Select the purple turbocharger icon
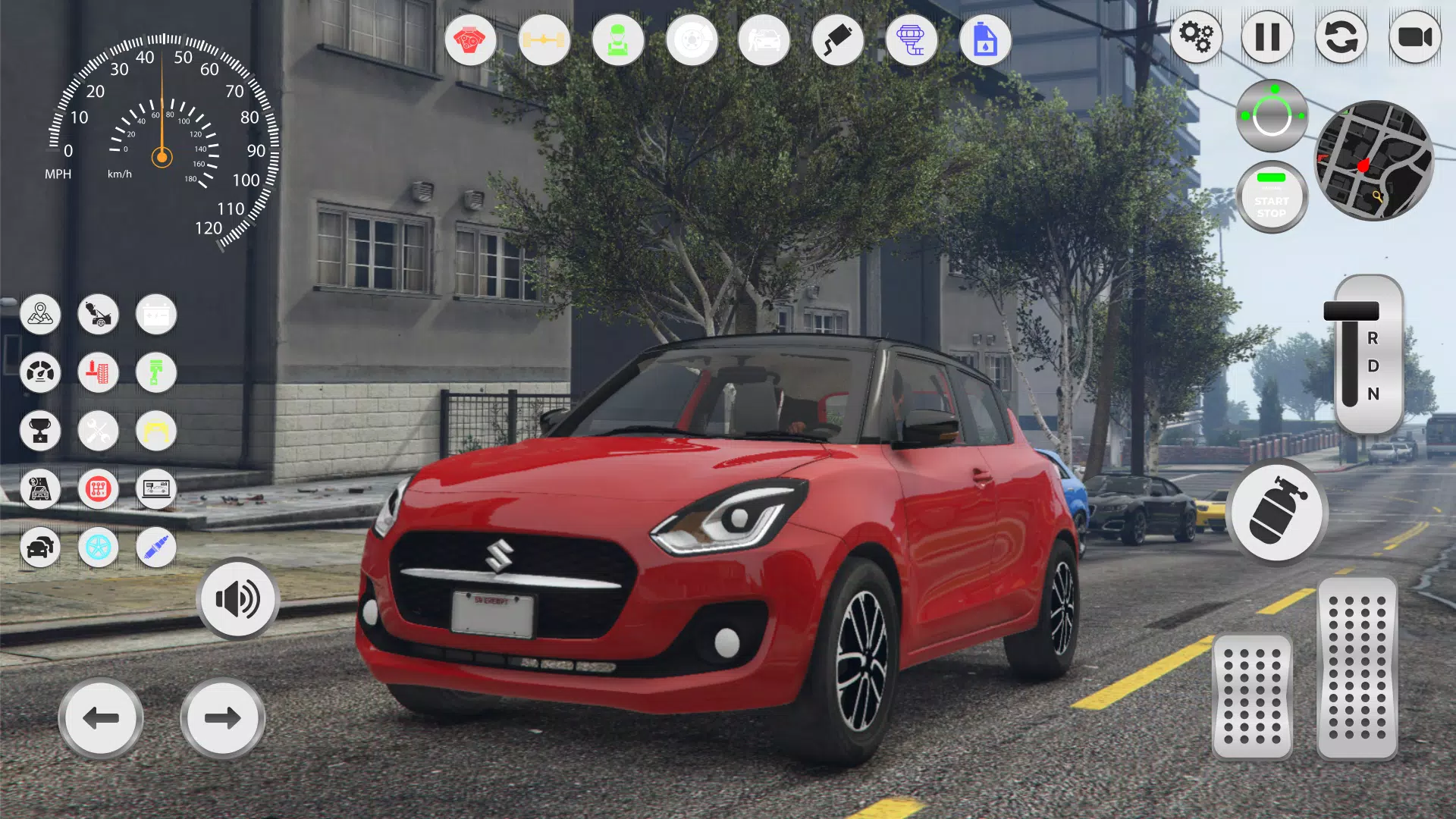 pyautogui.click(x=912, y=40)
